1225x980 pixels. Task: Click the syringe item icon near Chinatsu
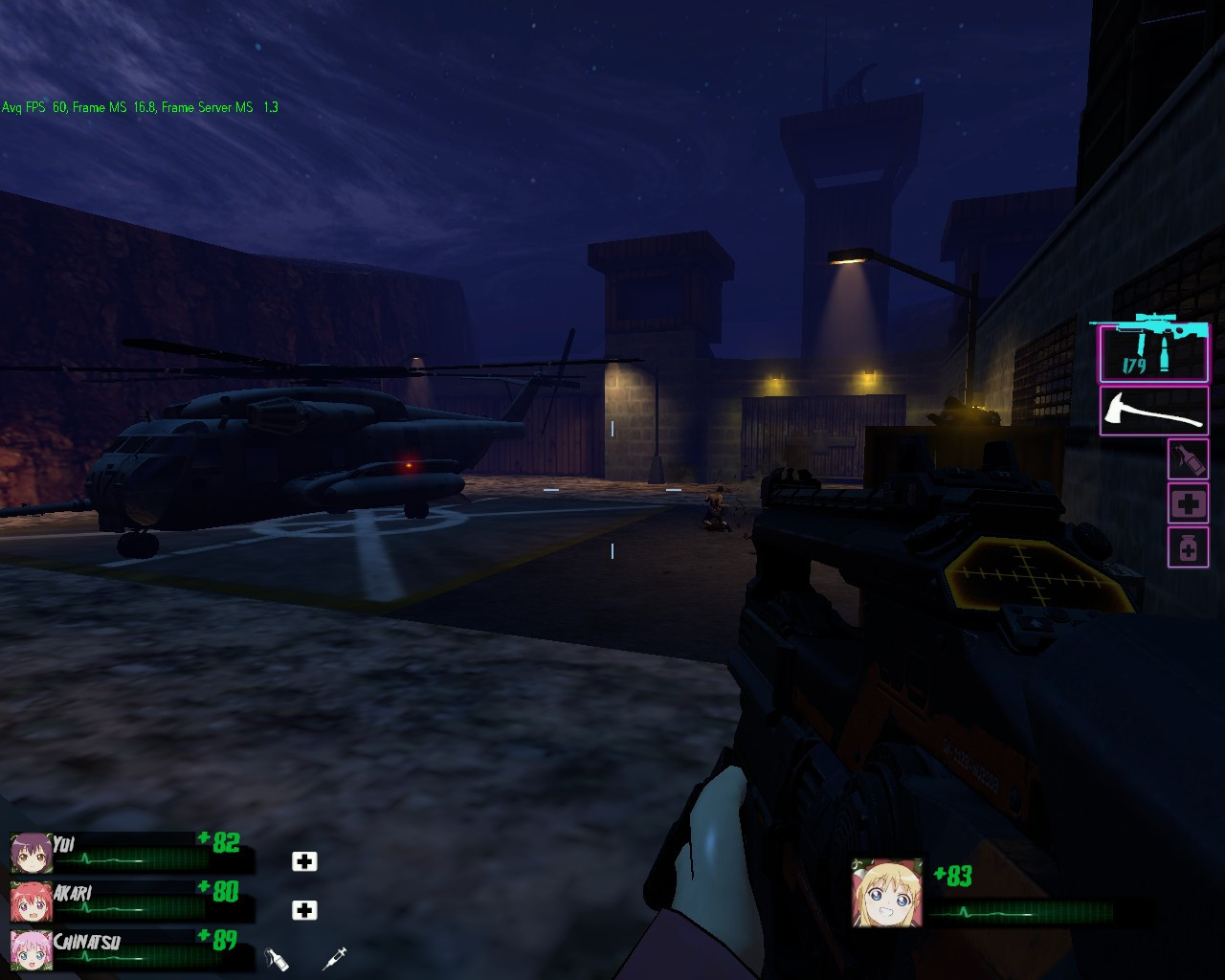pos(335,957)
